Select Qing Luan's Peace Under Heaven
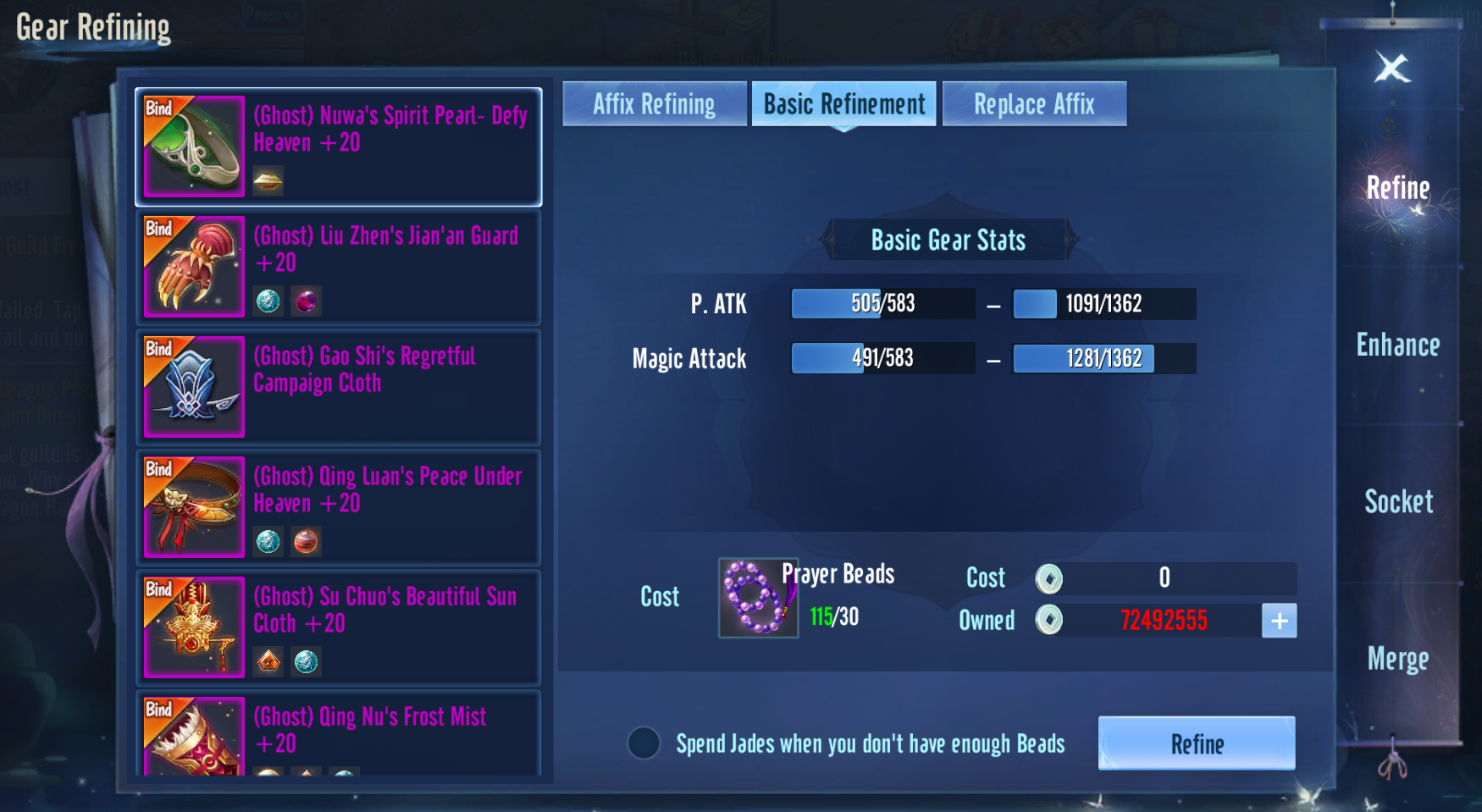 click(x=339, y=507)
